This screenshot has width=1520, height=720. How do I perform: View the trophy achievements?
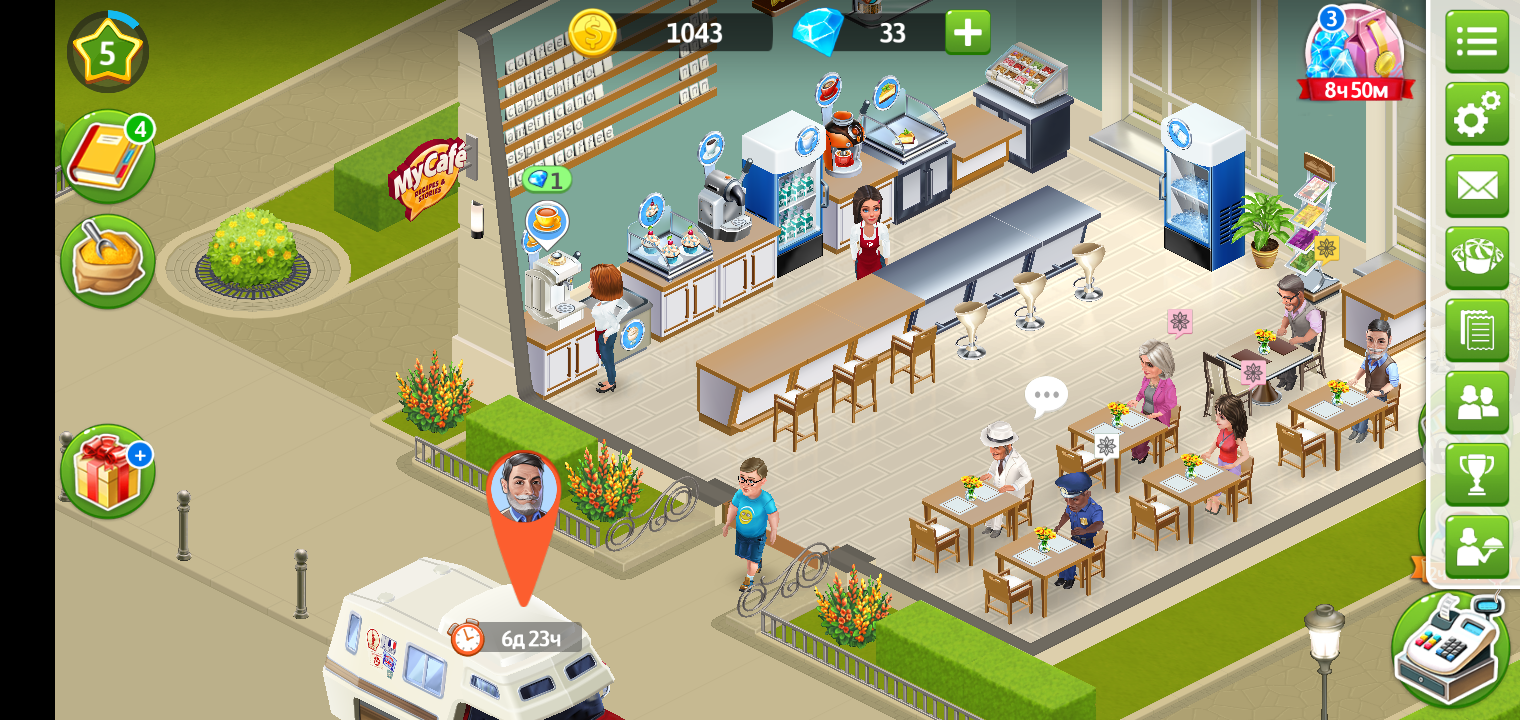pos(1476,474)
